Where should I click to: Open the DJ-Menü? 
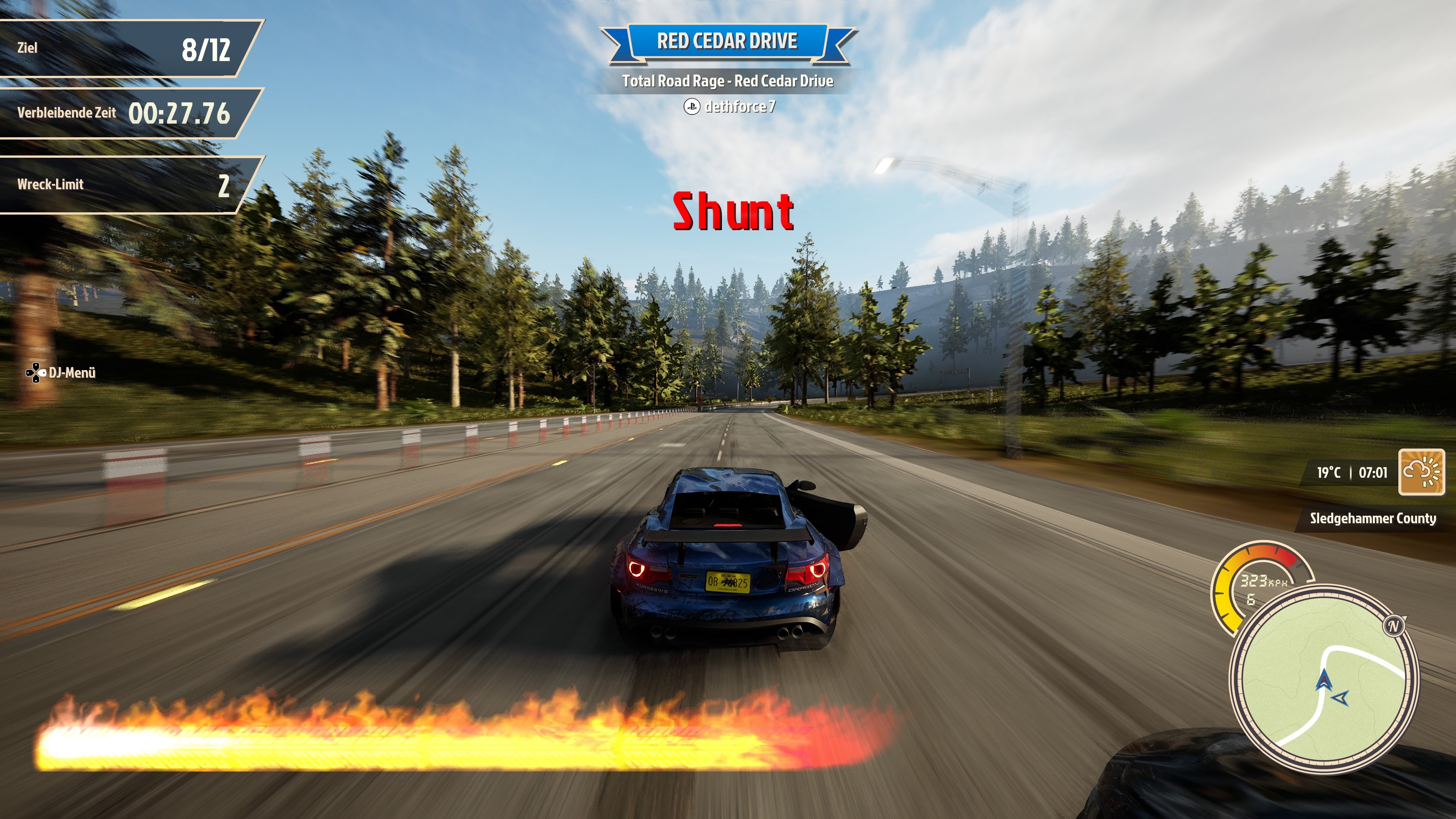[x=61, y=372]
